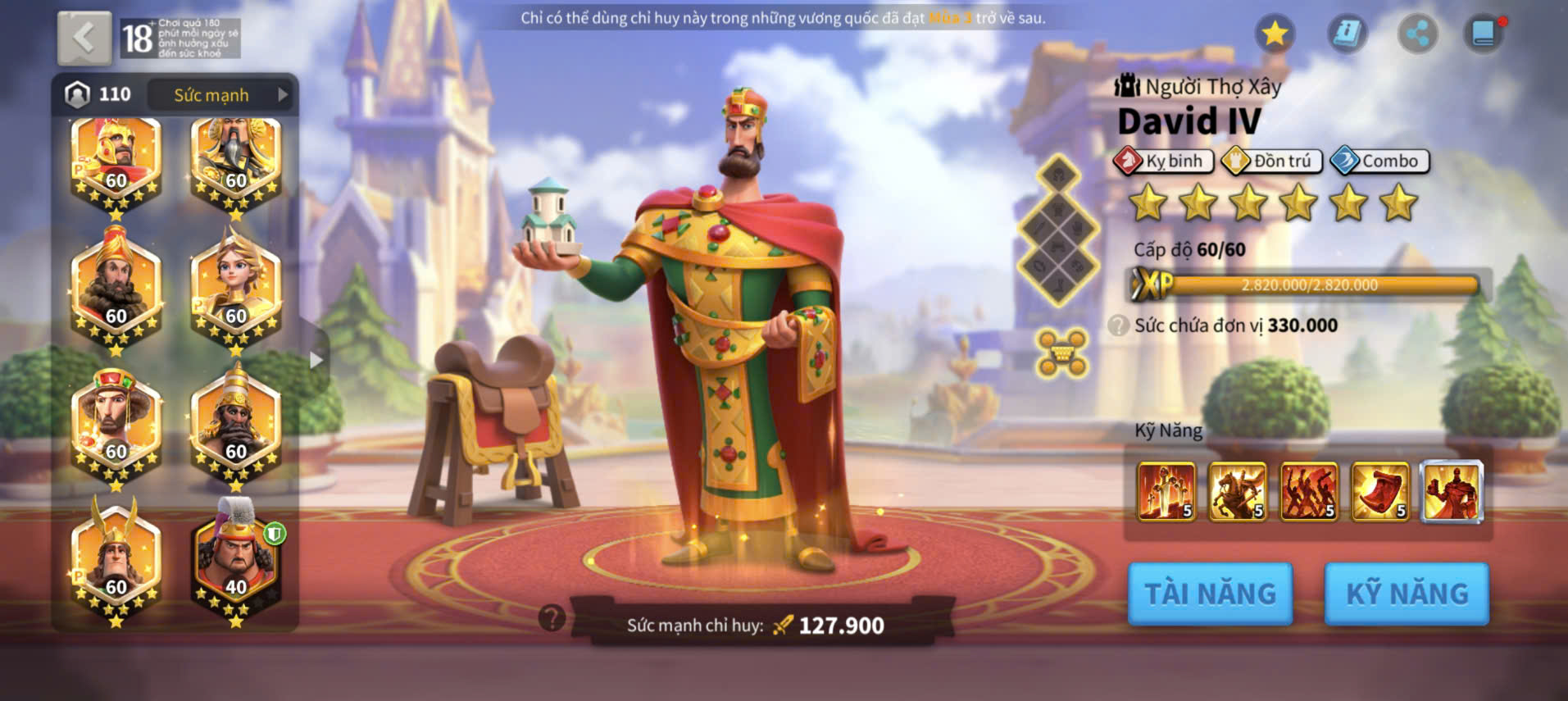Select the Kỵ binh cavalry tag
Screen dimensions: 1568x701
[1164, 161]
